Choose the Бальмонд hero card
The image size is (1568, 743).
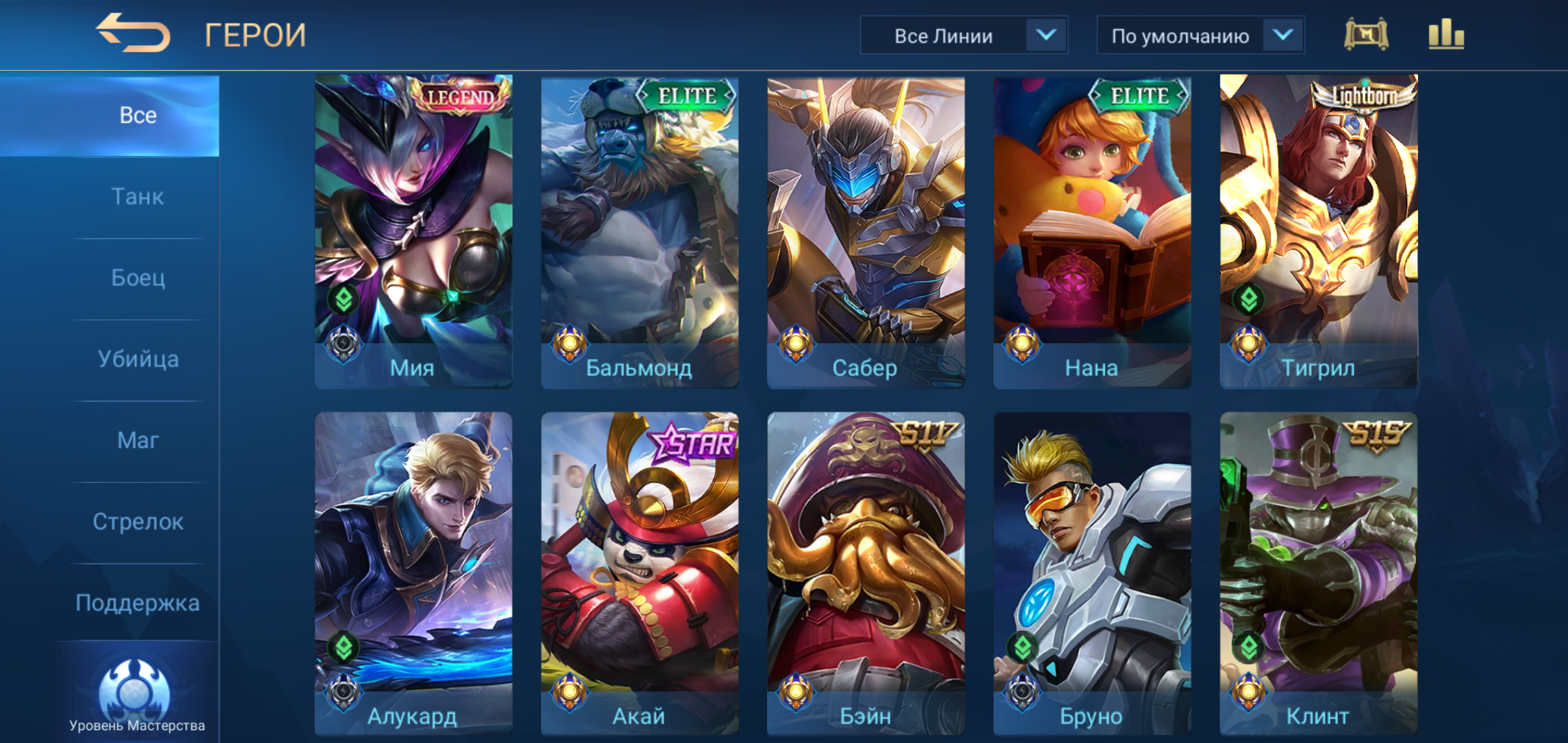640,232
